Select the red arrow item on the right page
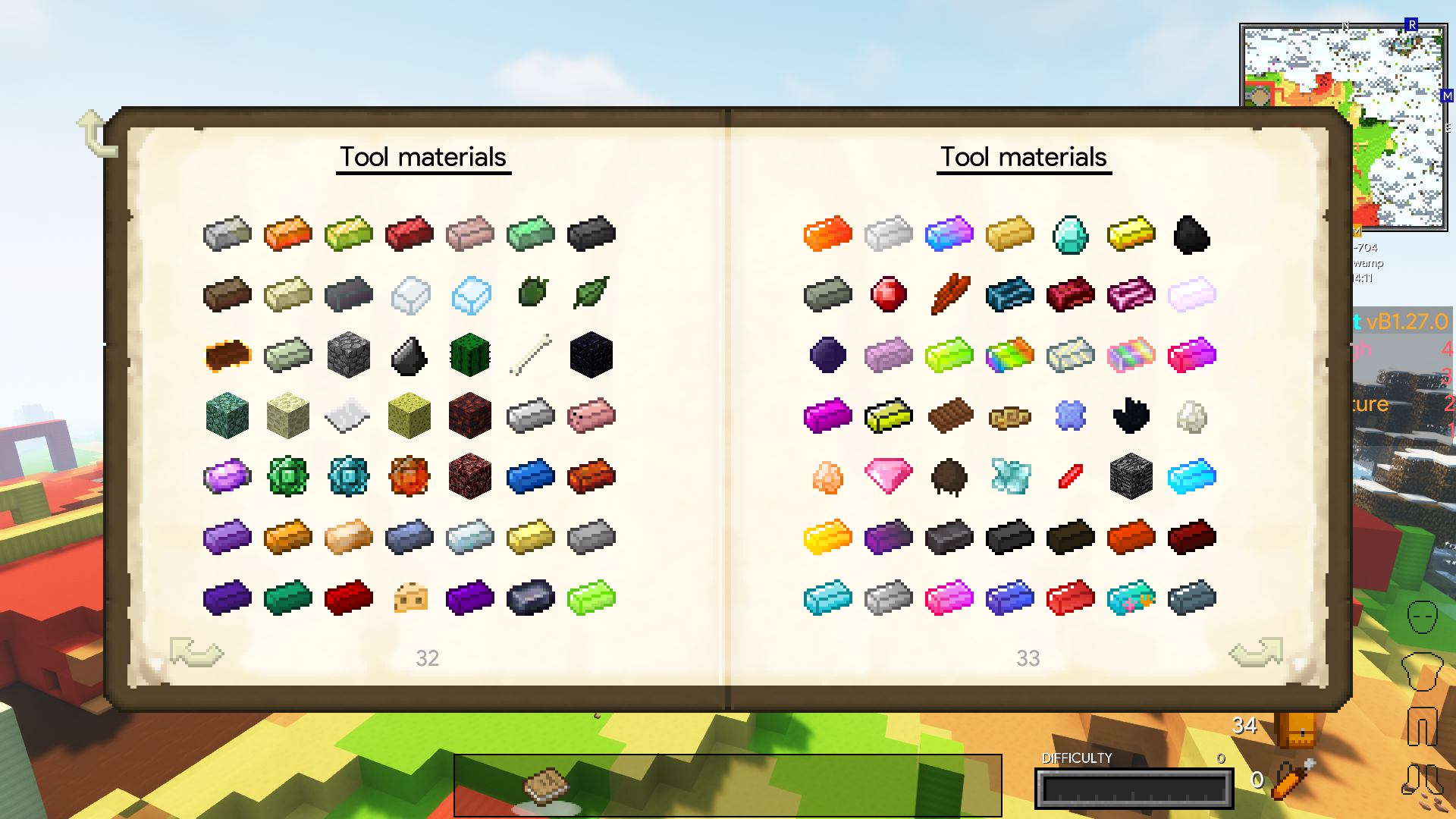Viewport: 1456px width, 819px height. (x=1070, y=476)
